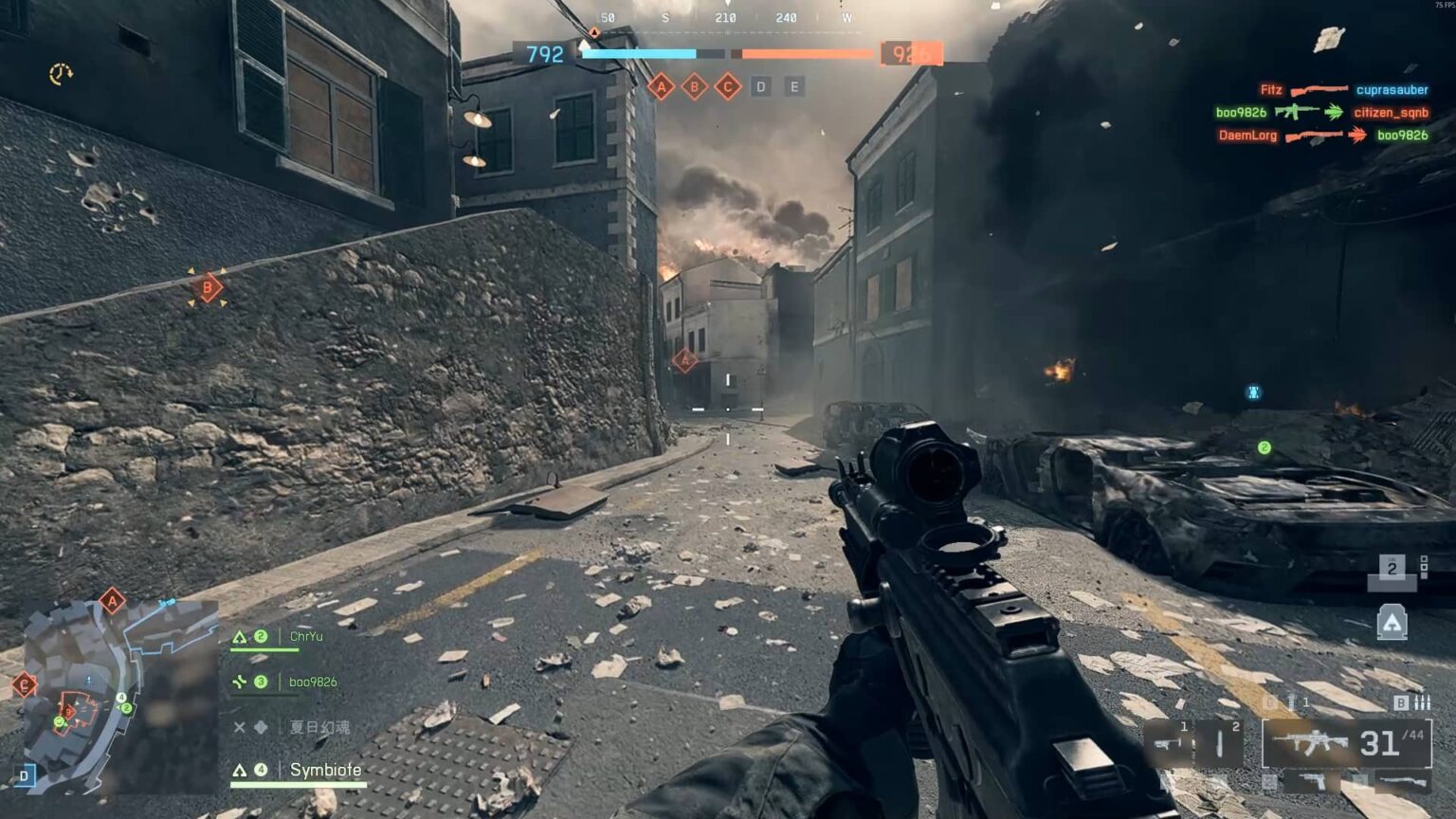Viewport: 1456px width, 819px height.
Task: Toggle the round timer icon in top left
Action: [x=59, y=71]
